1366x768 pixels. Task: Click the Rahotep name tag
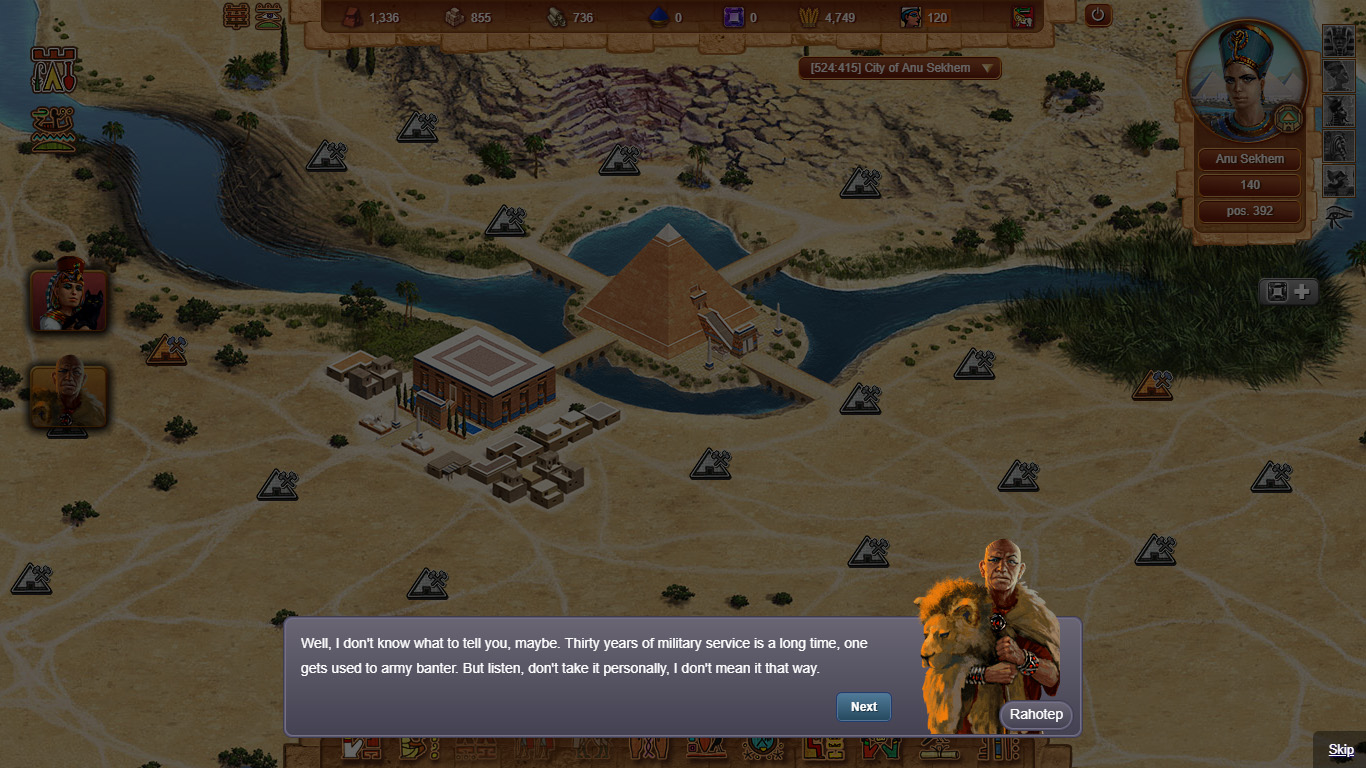(1036, 714)
